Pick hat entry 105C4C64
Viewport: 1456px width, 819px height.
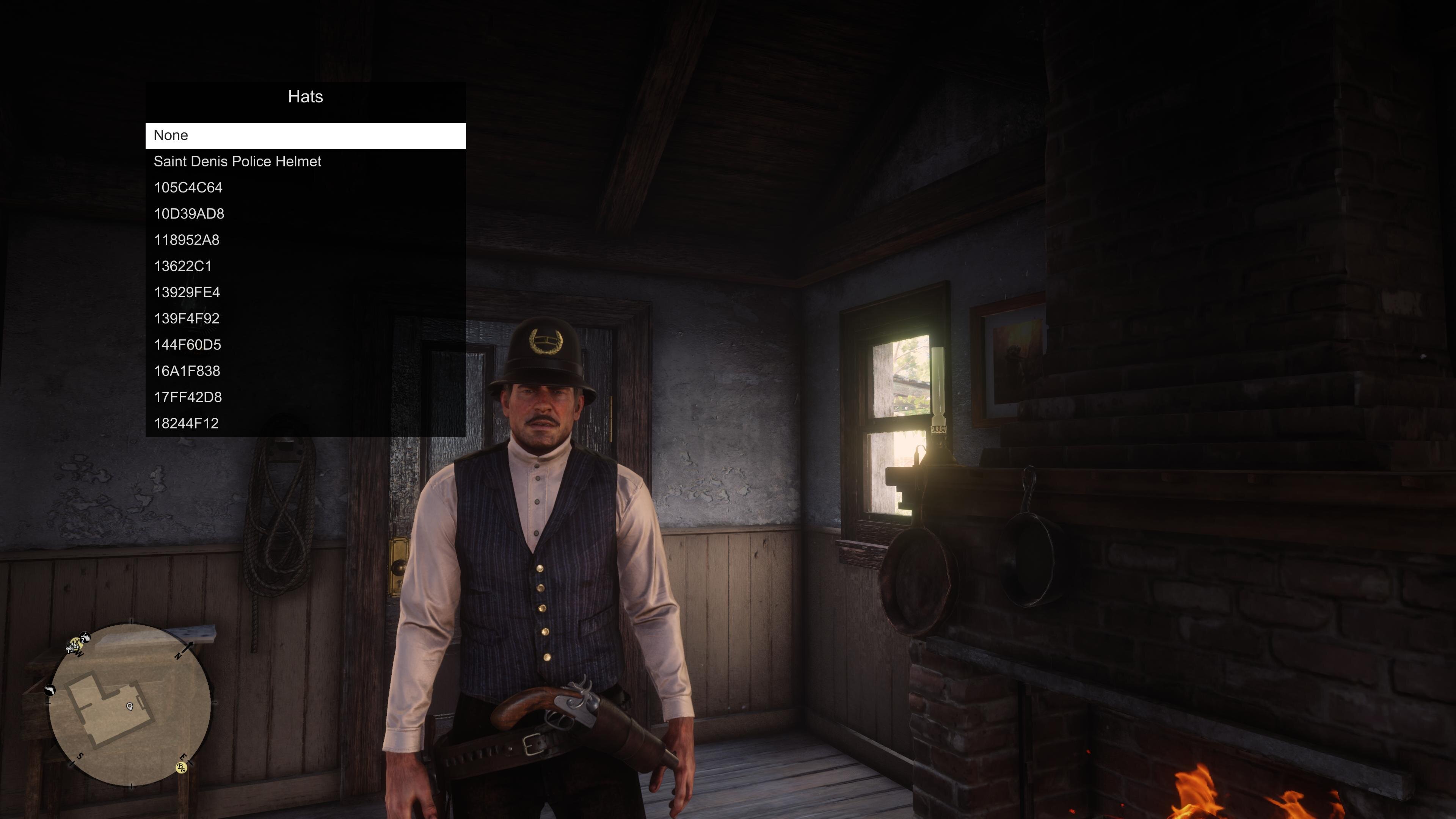305,188
